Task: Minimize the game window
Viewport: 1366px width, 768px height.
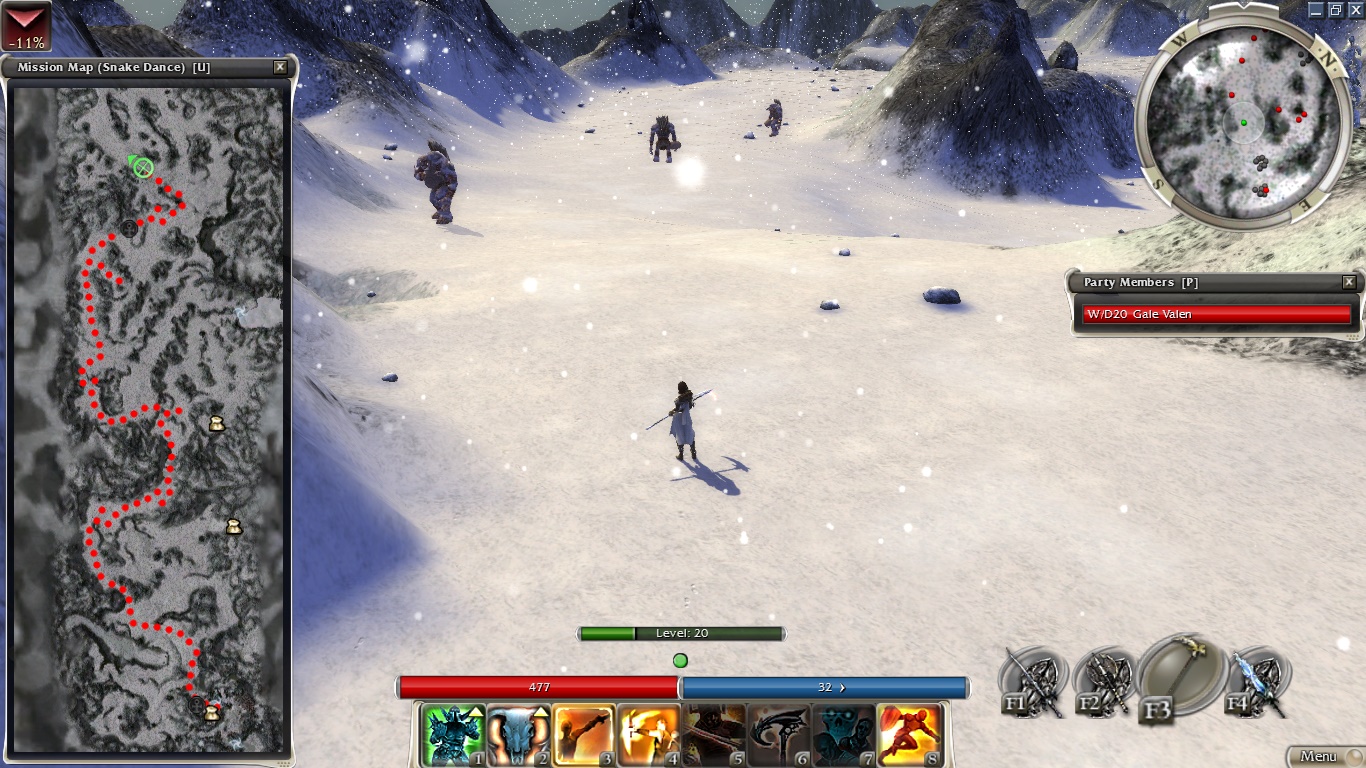Action: [1317, 9]
